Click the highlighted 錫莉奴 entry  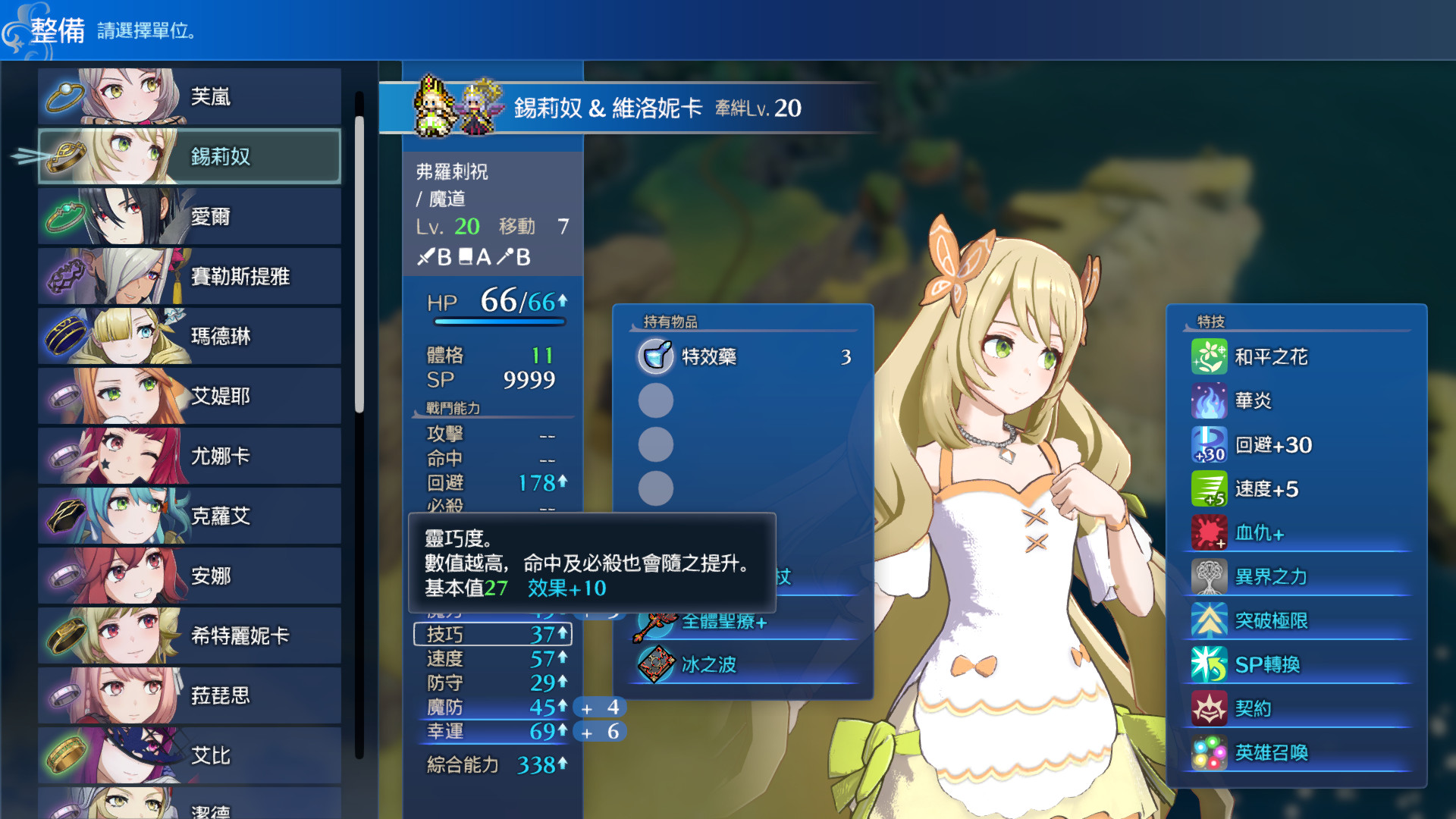coord(190,156)
